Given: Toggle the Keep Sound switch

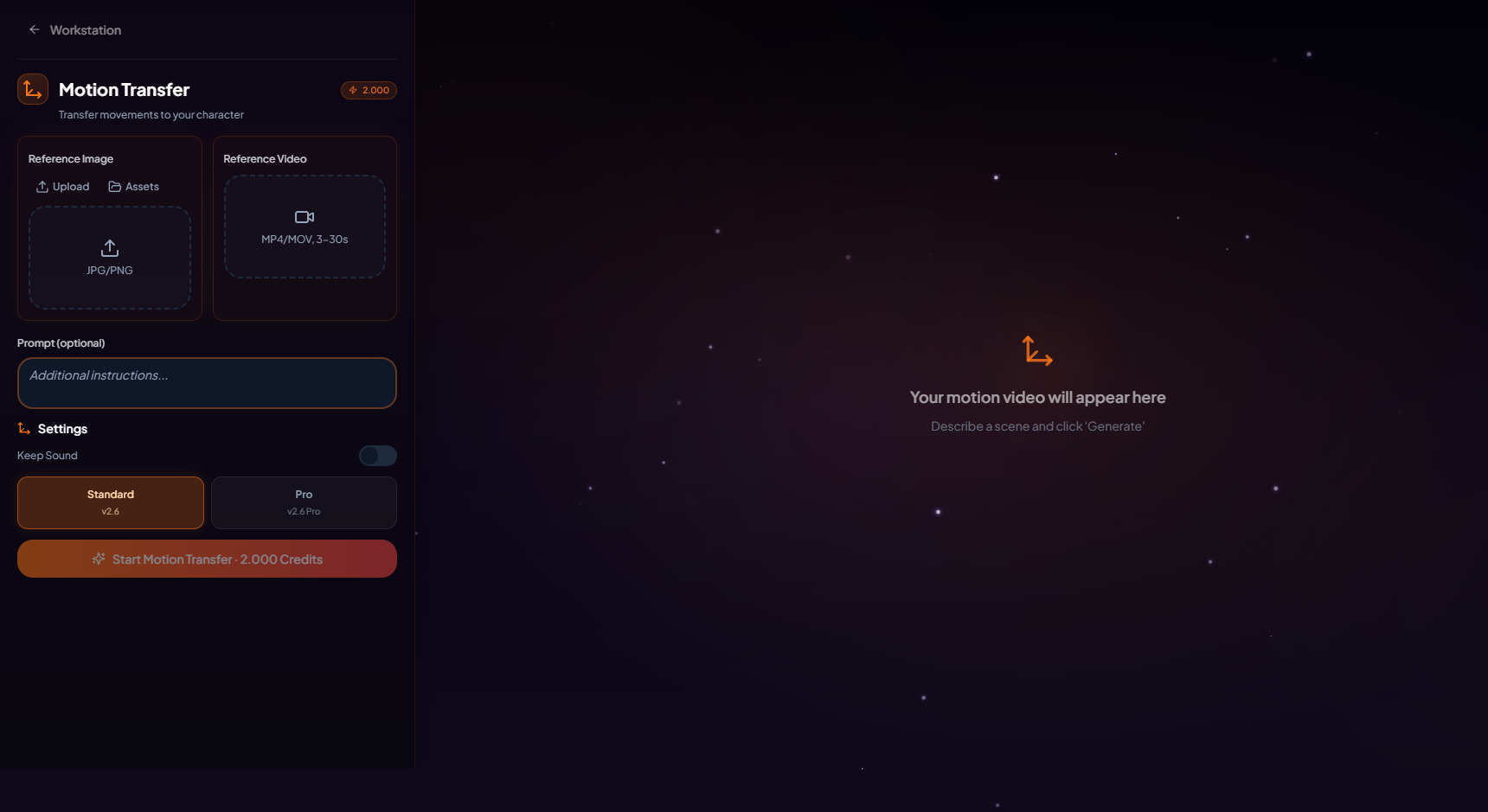Looking at the screenshot, I should (x=378, y=456).
